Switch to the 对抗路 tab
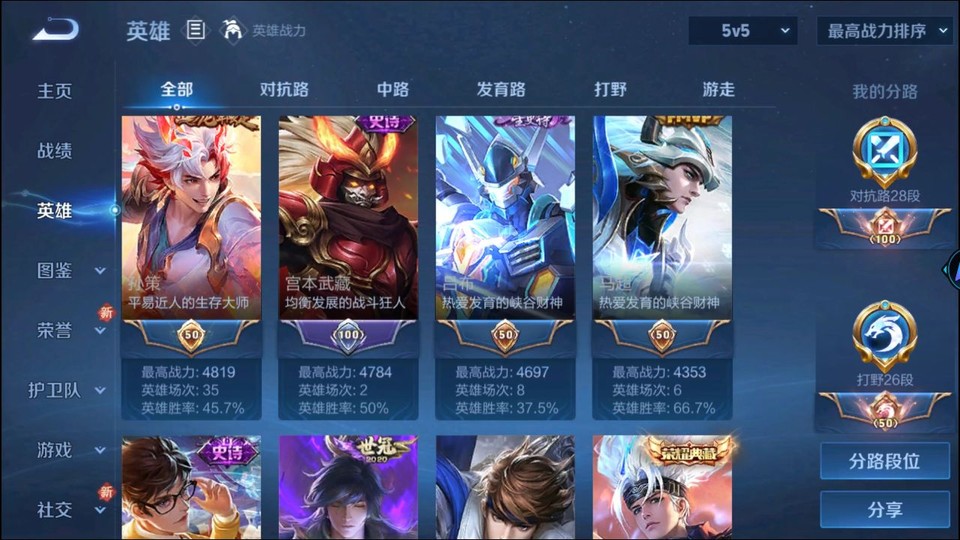 [x=284, y=89]
